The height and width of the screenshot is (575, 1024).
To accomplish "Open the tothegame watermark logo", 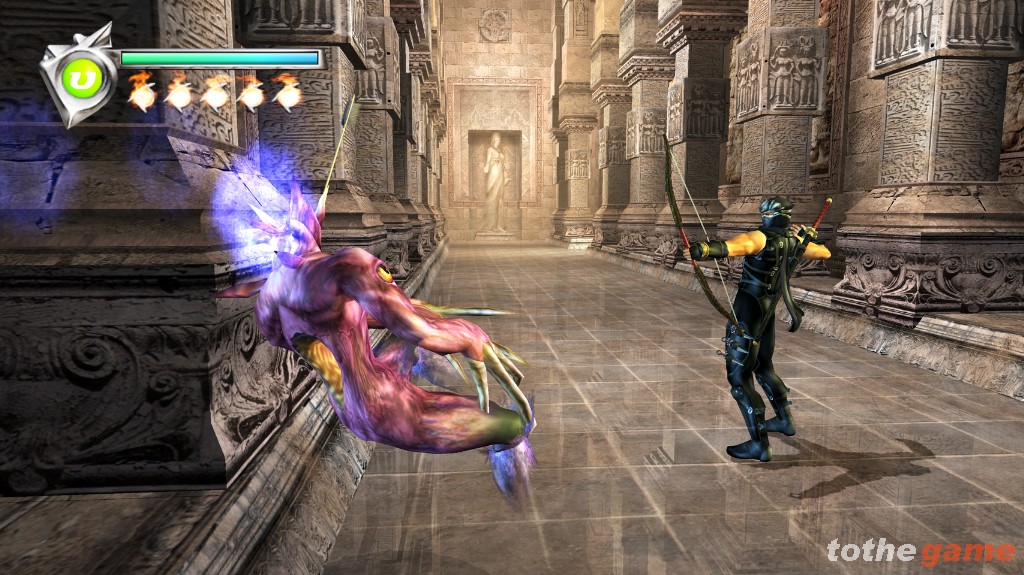I will (x=920, y=551).
